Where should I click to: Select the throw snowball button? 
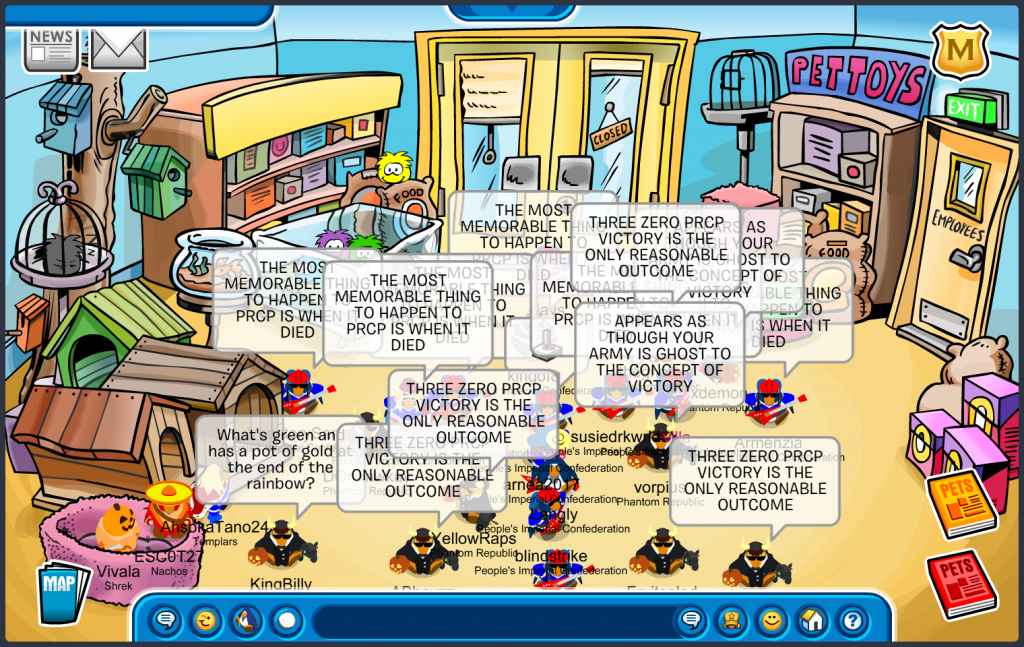click(x=287, y=621)
